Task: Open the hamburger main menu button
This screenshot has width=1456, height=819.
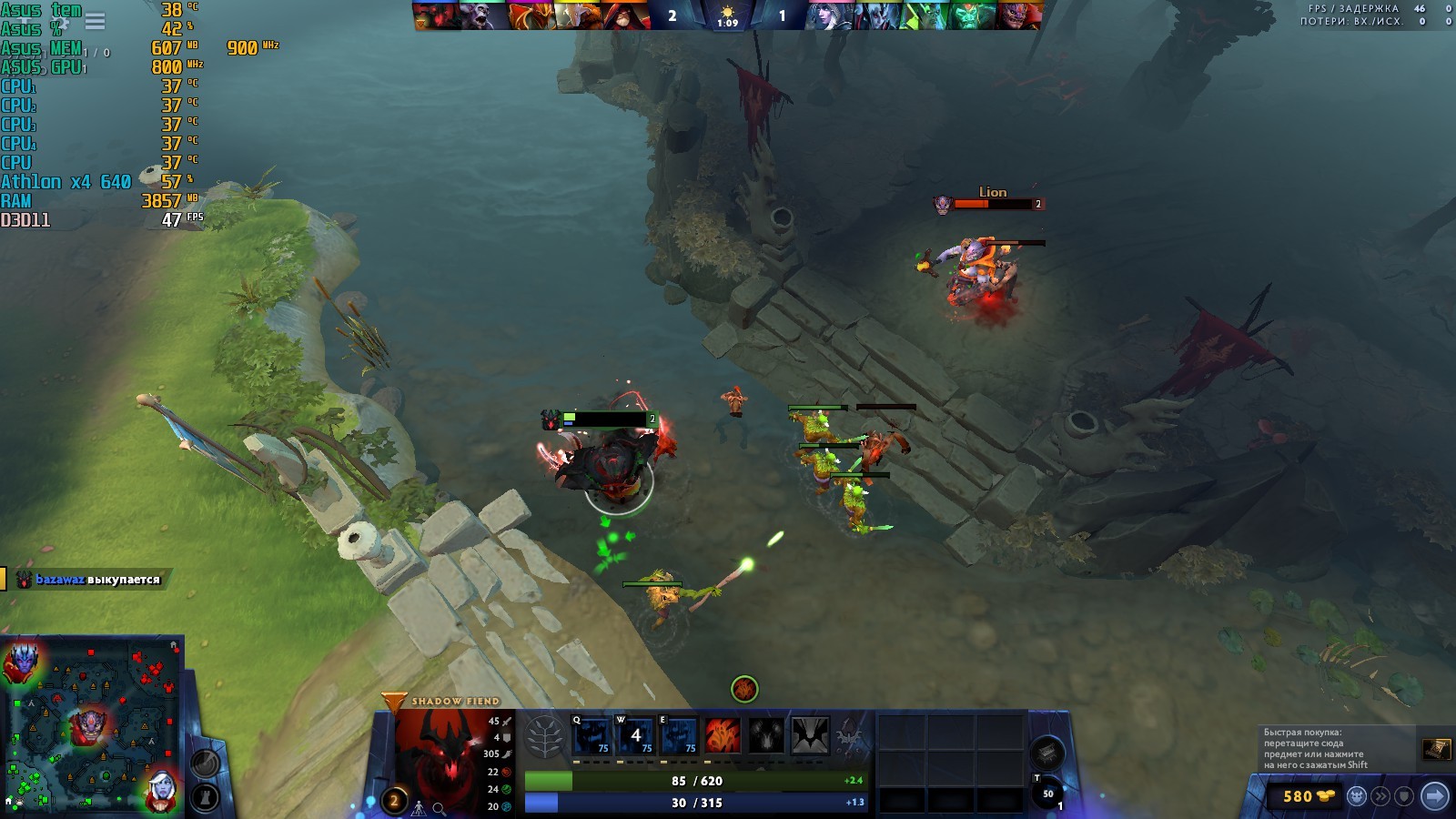Action: click(95, 20)
